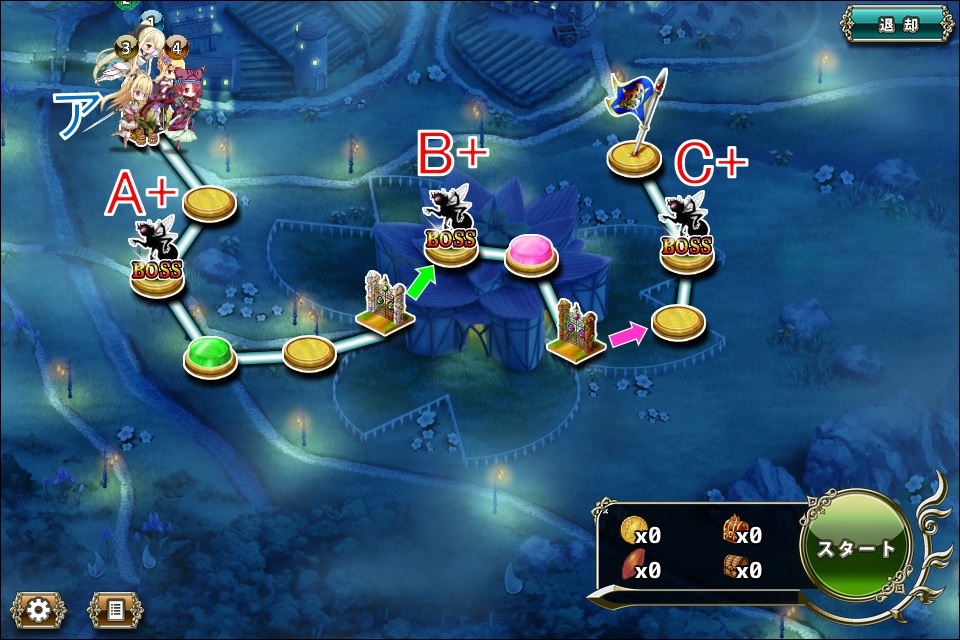Click the 退却 retreat button
Image resolution: width=960 pixels, height=640 pixels.
[895, 24]
